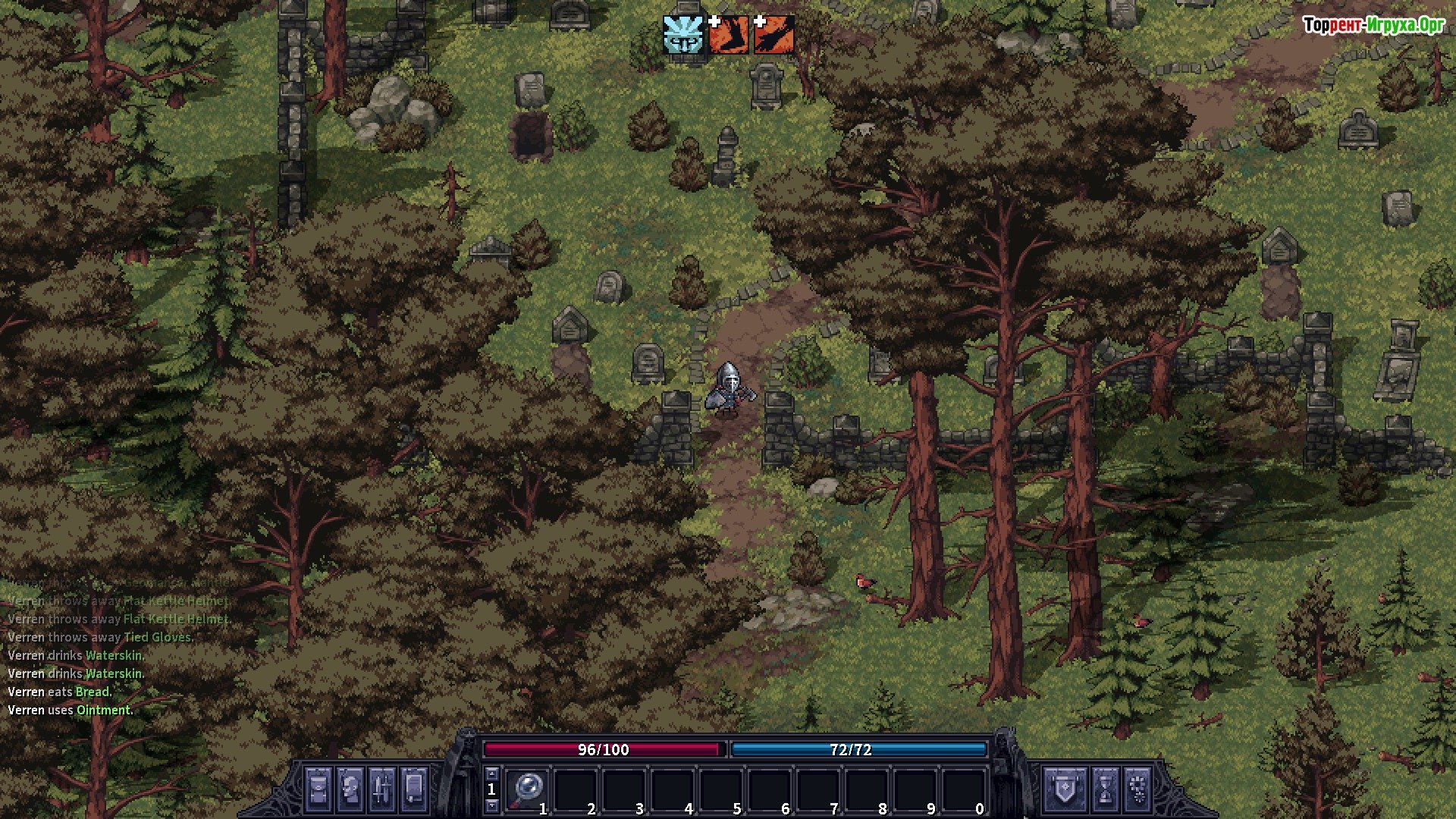This screenshot has height=819, width=1456.
Task: Switch hotbar page down with arrow
Action: tap(491, 805)
